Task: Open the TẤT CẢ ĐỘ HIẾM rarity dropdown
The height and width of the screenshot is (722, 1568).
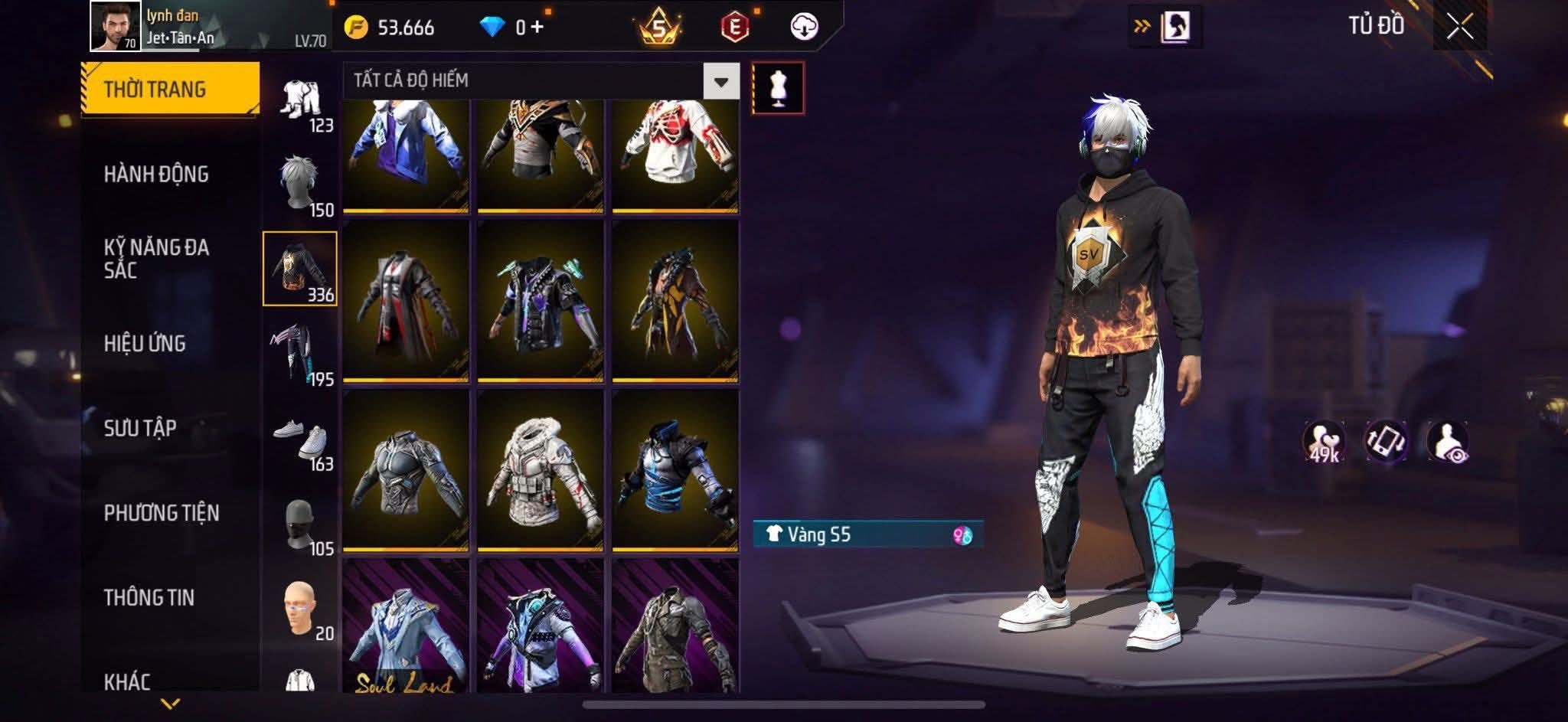Action: pyautogui.click(x=720, y=81)
